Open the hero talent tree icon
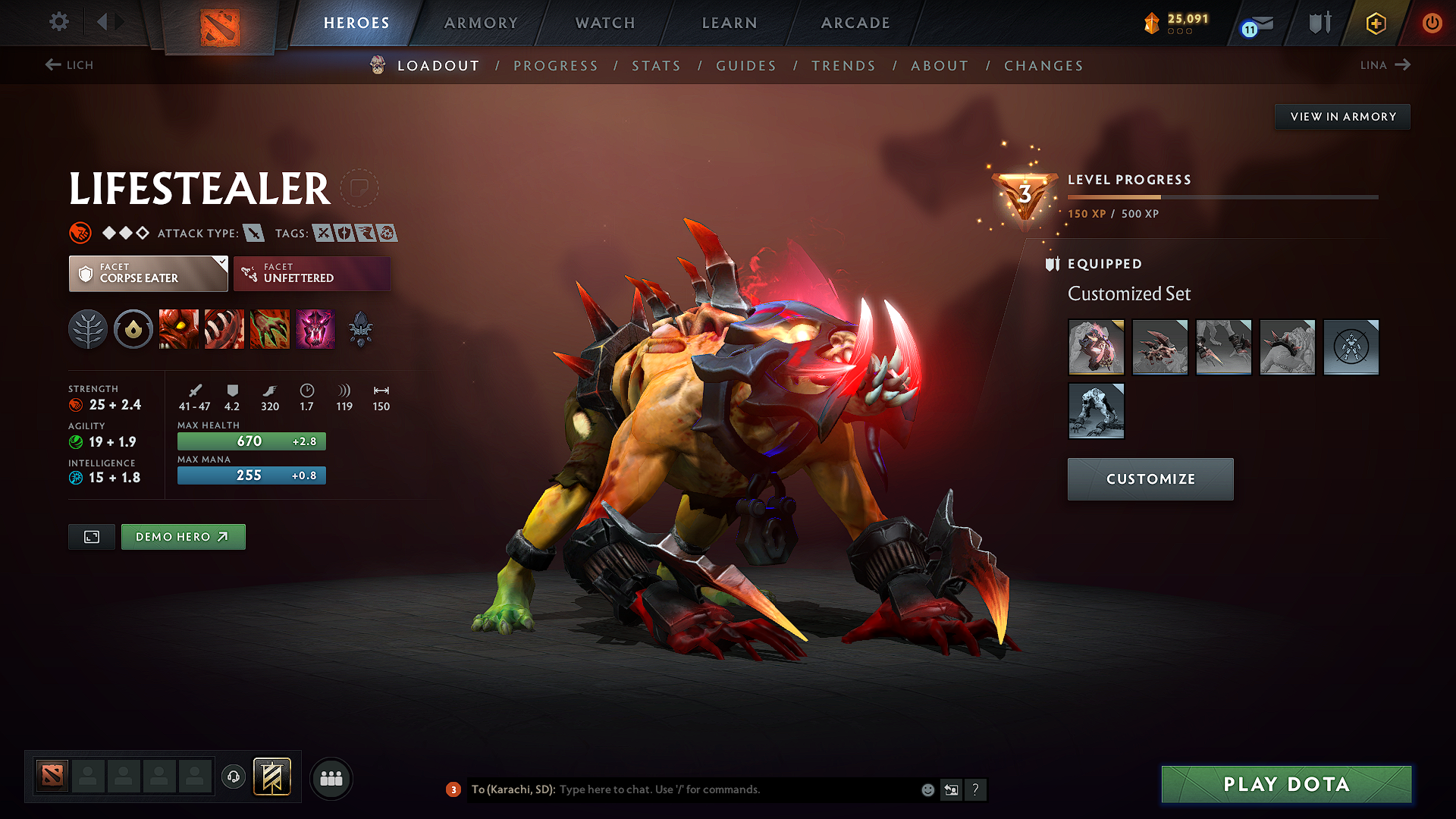The height and width of the screenshot is (819, 1456). tap(88, 329)
